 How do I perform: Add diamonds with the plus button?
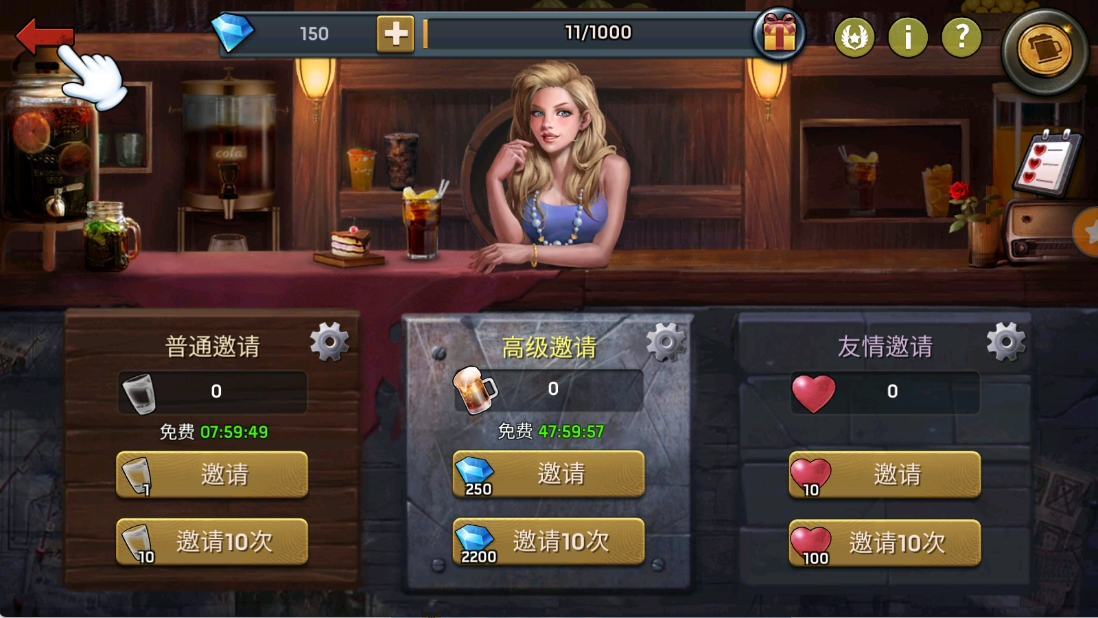pyautogui.click(x=395, y=34)
